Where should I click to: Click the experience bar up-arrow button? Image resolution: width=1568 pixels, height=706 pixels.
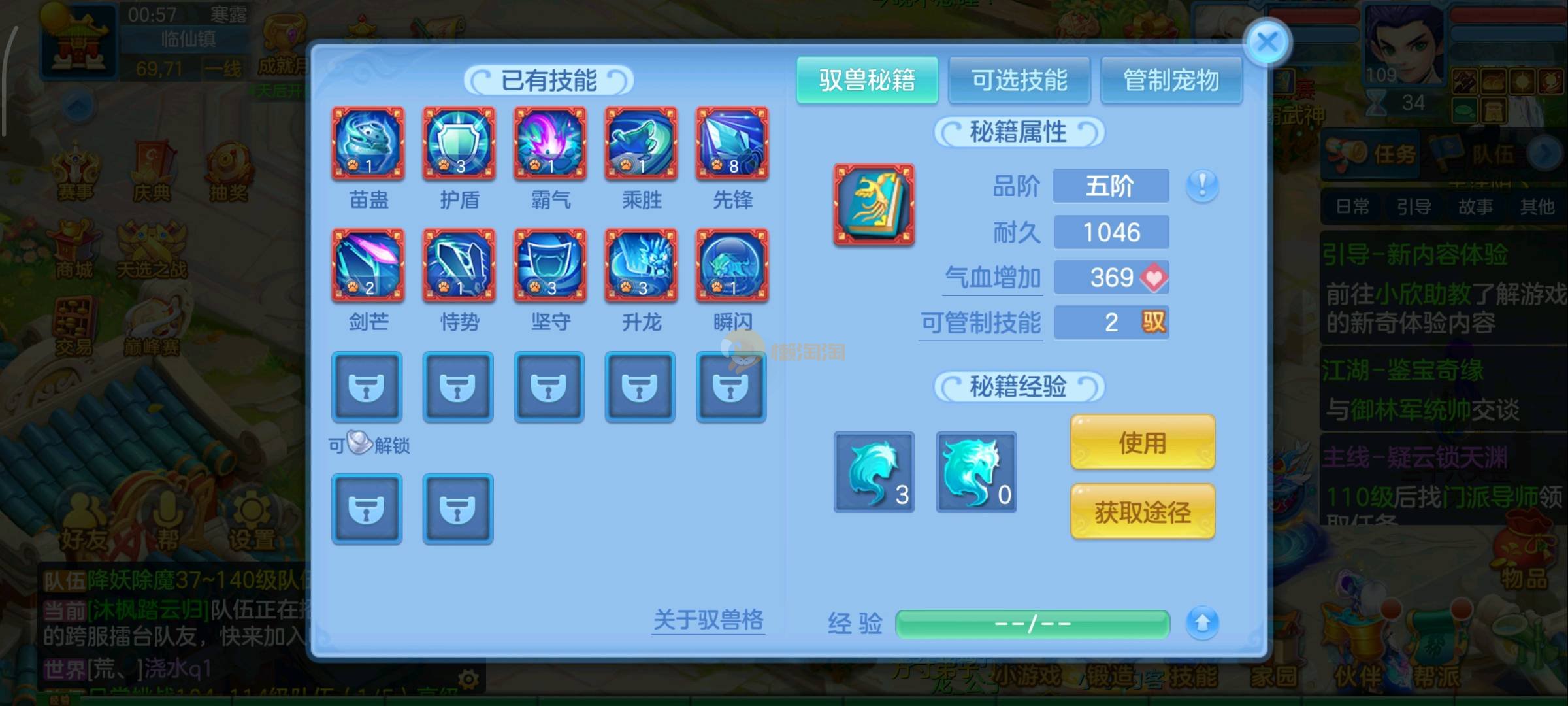coord(1202,623)
